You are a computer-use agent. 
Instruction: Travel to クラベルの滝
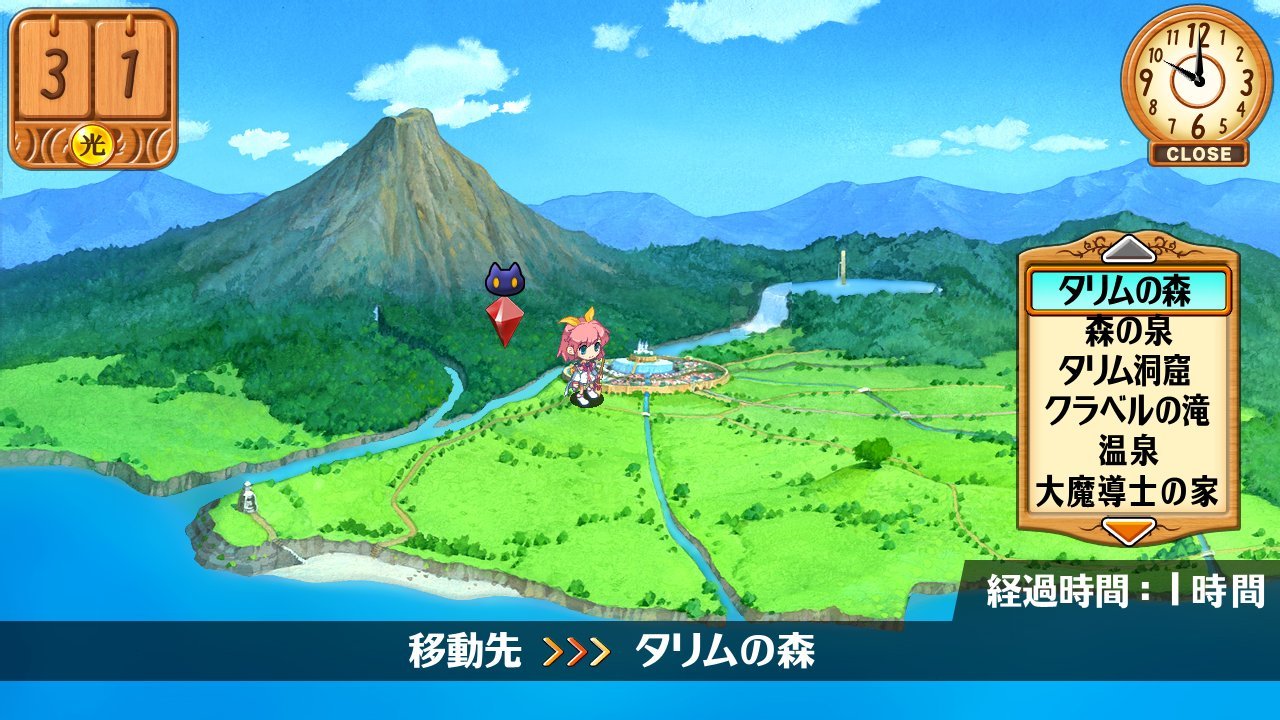coord(1127,410)
